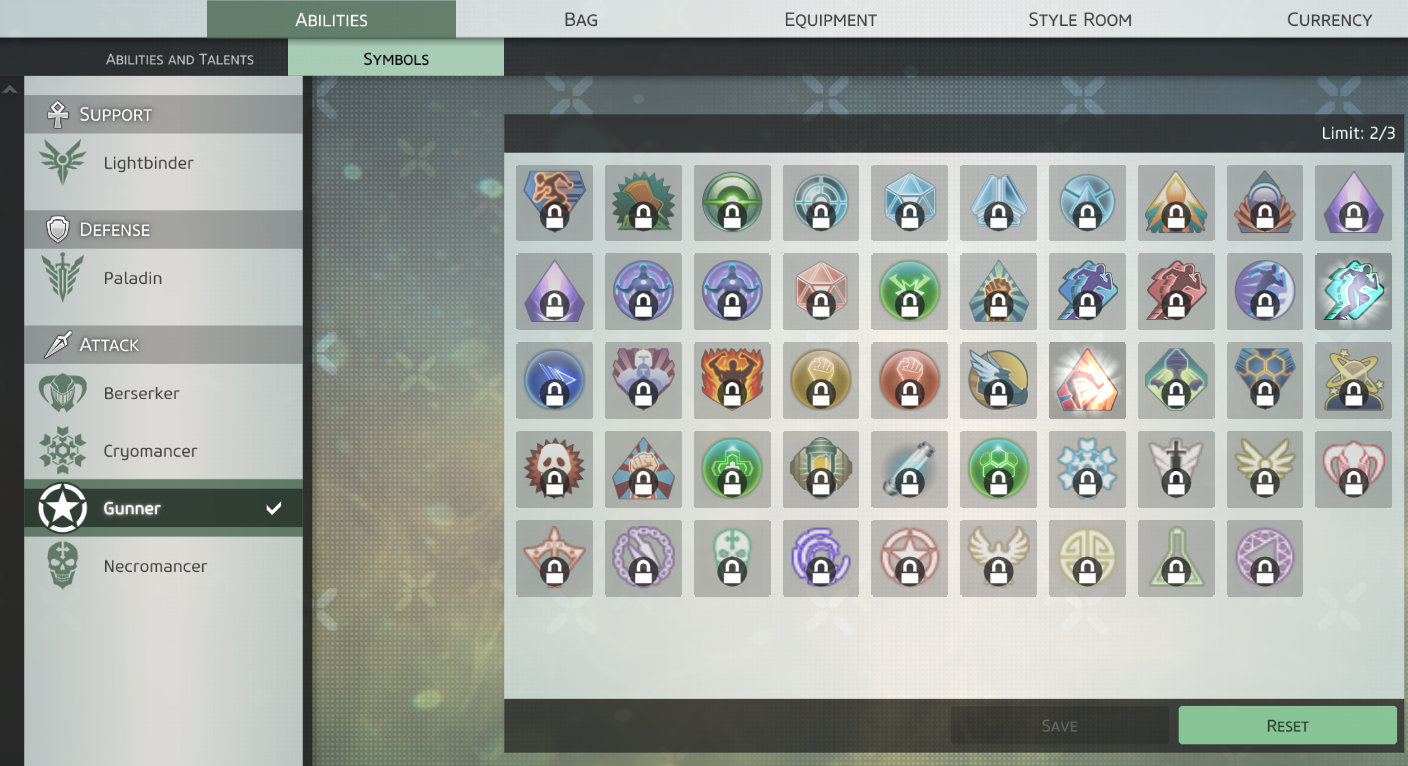
Task: Click the glowing orange fist symbol
Action: [x=1087, y=380]
